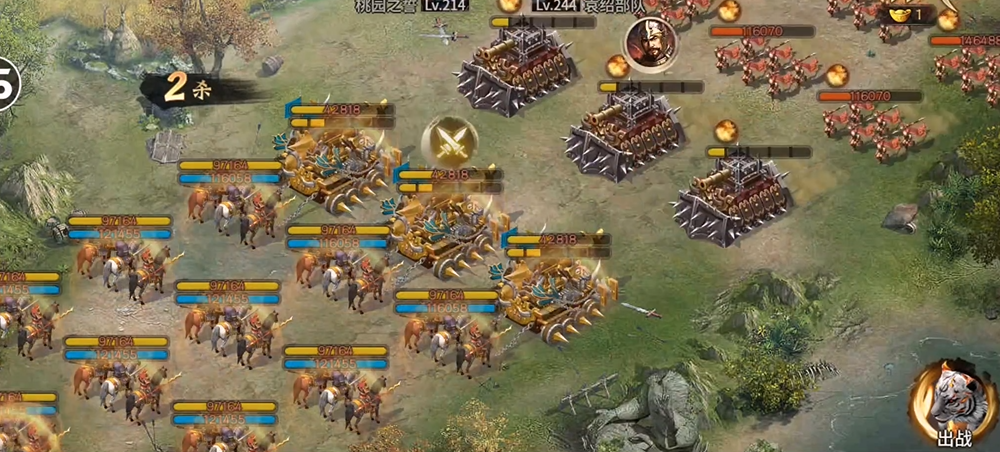
Task: Open the gold ingot currency counter
Action: pyautogui.click(x=906, y=14)
